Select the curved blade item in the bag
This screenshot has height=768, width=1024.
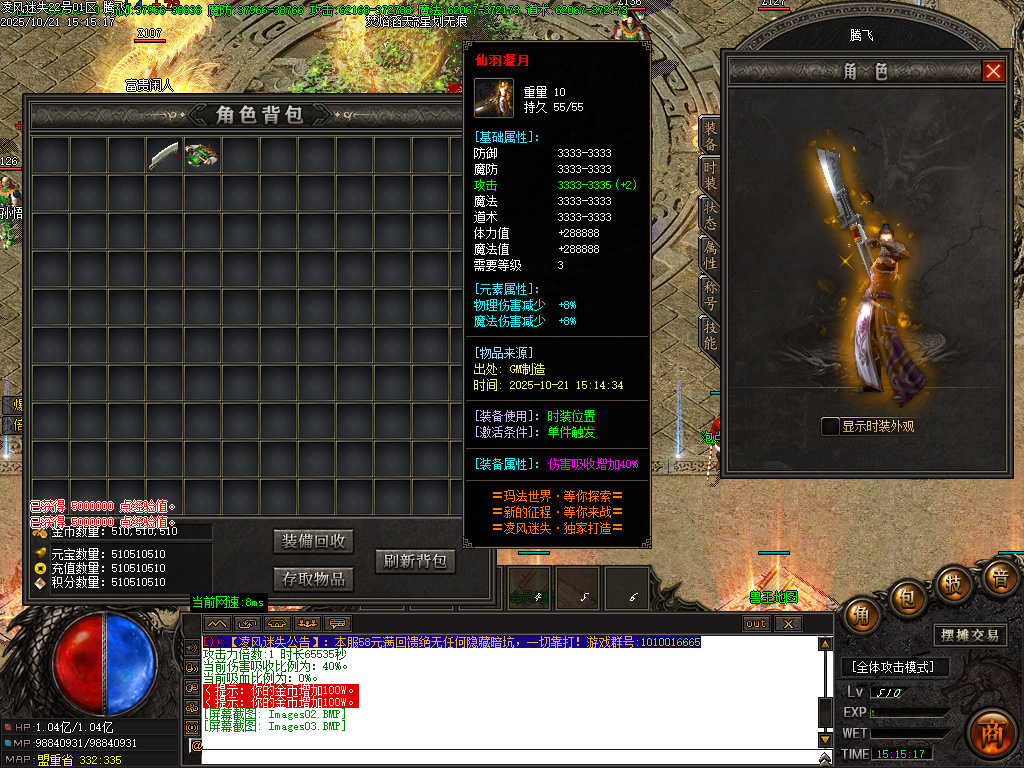pyautogui.click(x=163, y=156)
